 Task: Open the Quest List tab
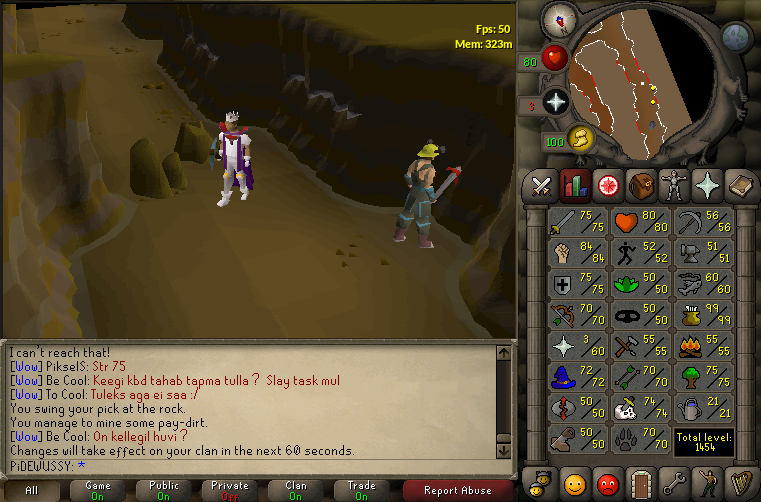(608, 184)
